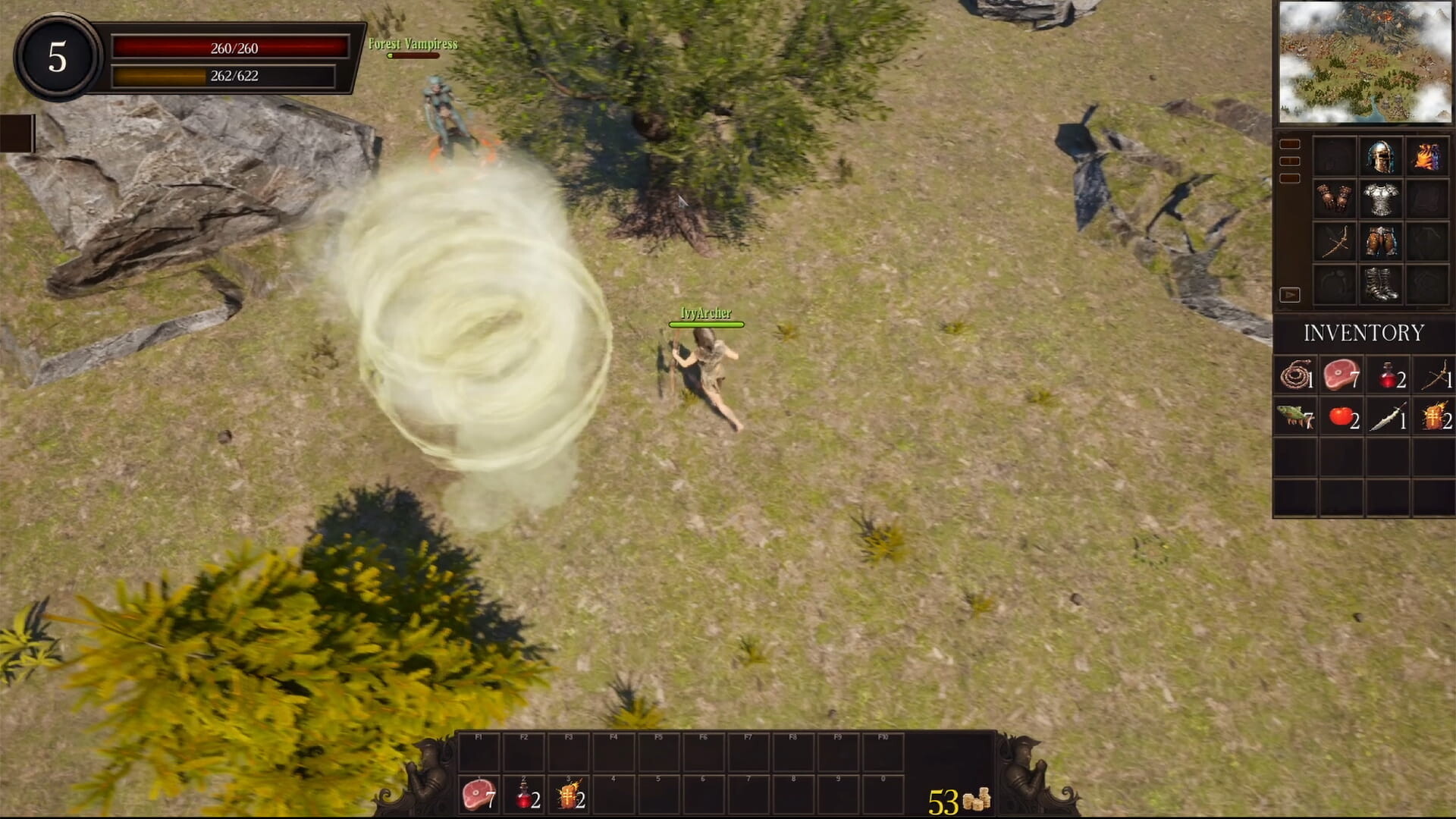Toggle the top small tab beside the equipment panel
1456x819 pixels.
[1289, 143]
